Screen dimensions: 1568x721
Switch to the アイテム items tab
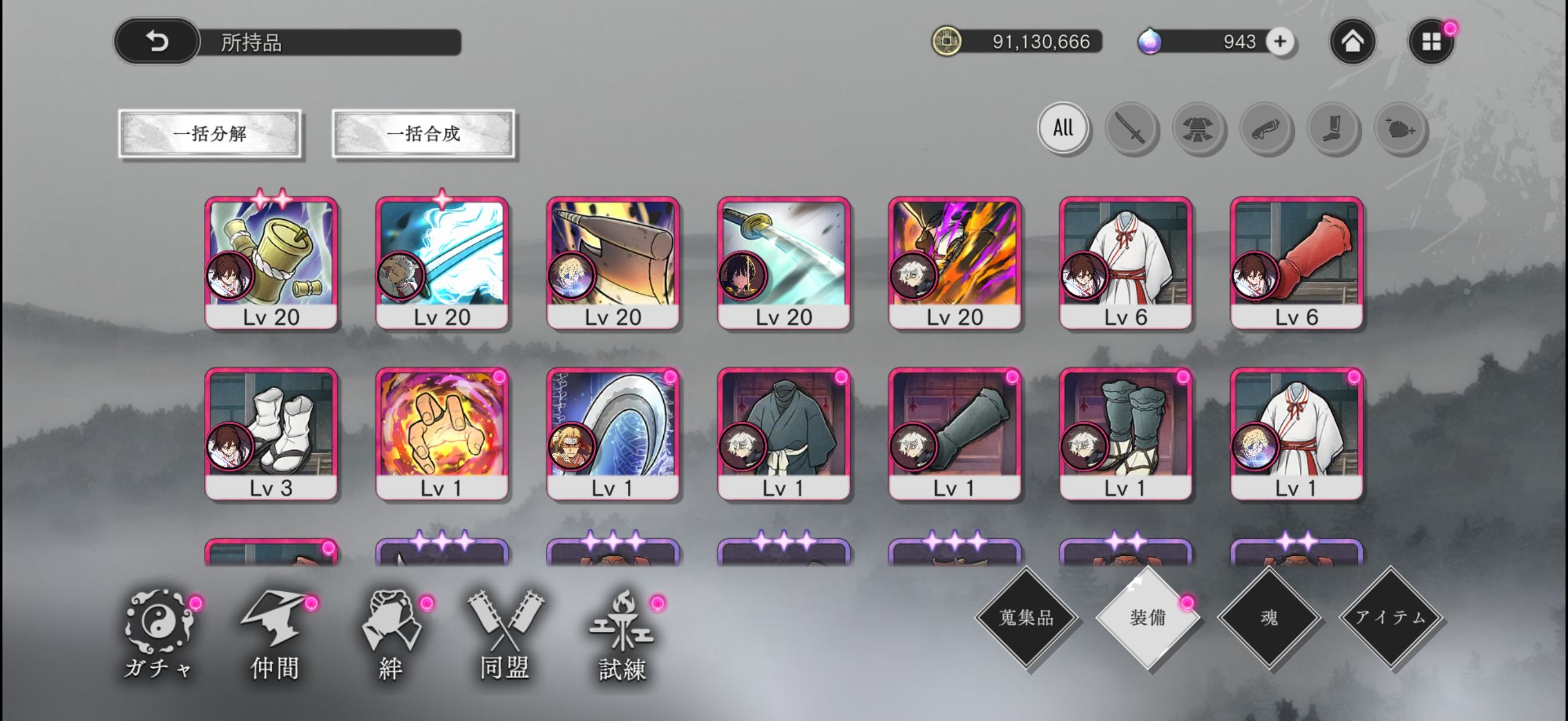pos(1391,618)
